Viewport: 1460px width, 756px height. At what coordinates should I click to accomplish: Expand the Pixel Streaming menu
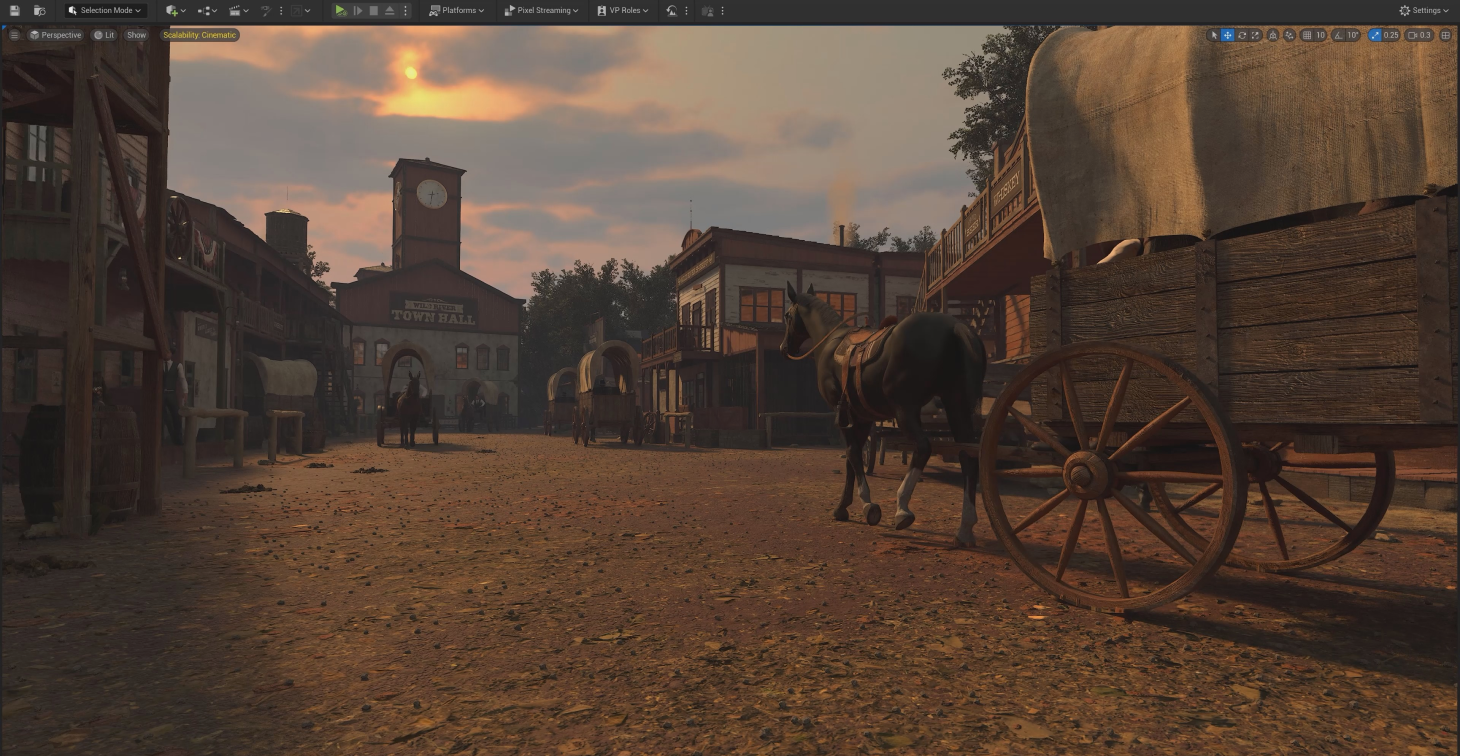(x=541, y=10)
